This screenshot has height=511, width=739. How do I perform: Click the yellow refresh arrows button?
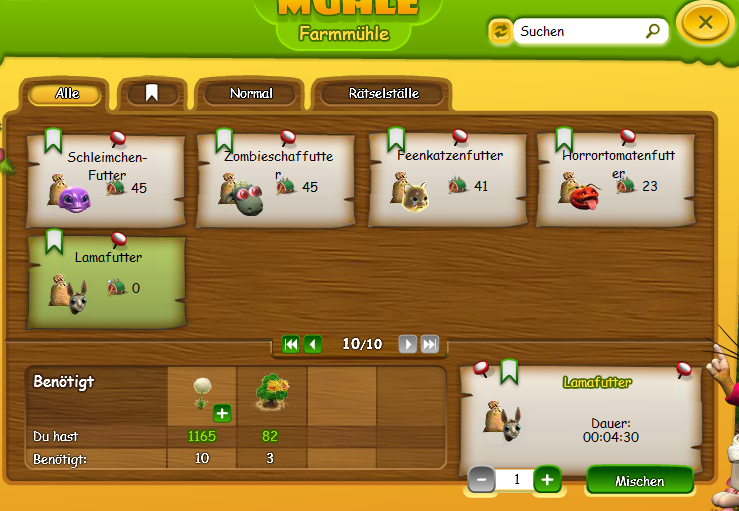(x=500, y=32)
